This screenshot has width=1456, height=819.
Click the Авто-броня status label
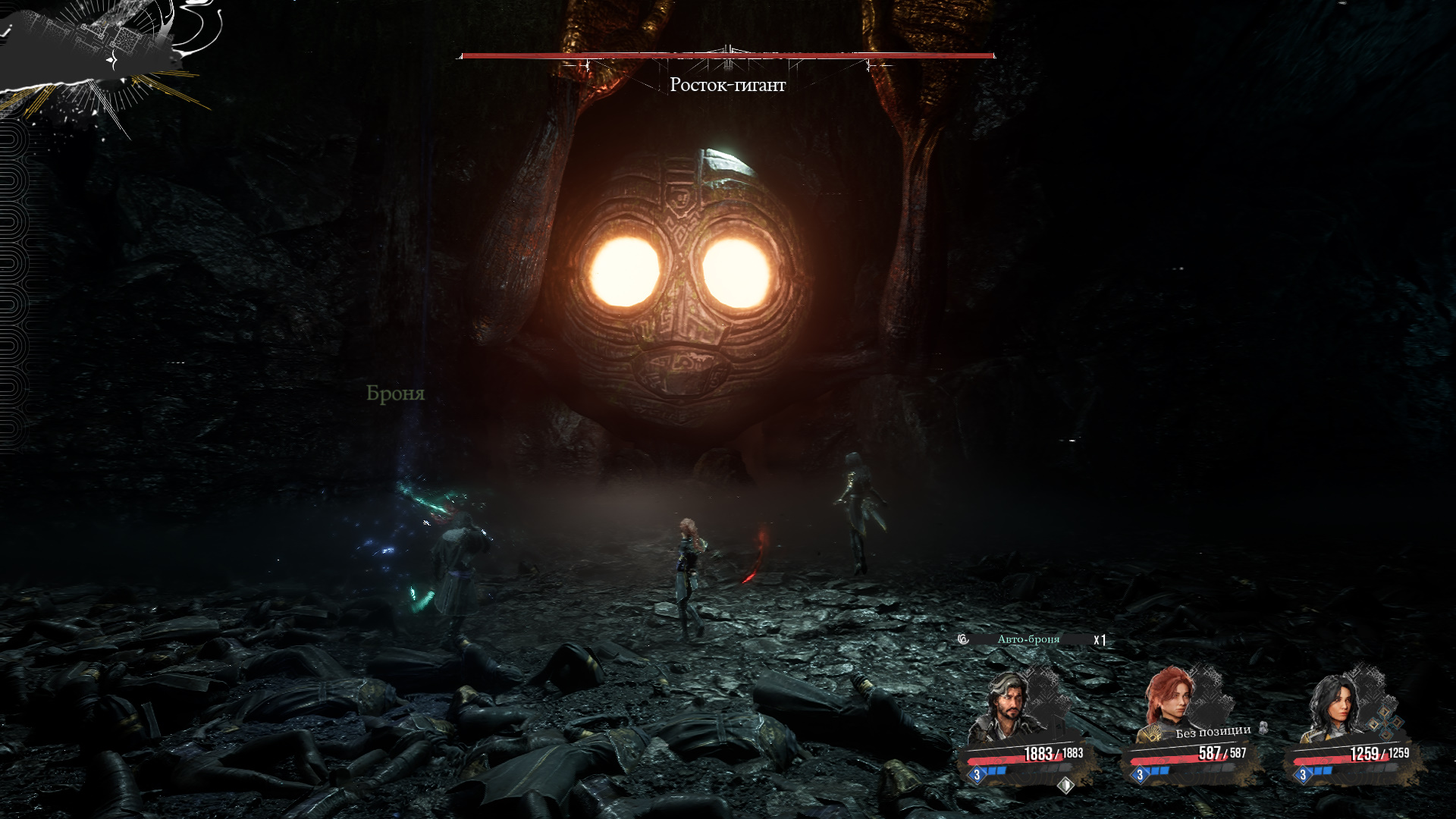[x=1028, y=639]
